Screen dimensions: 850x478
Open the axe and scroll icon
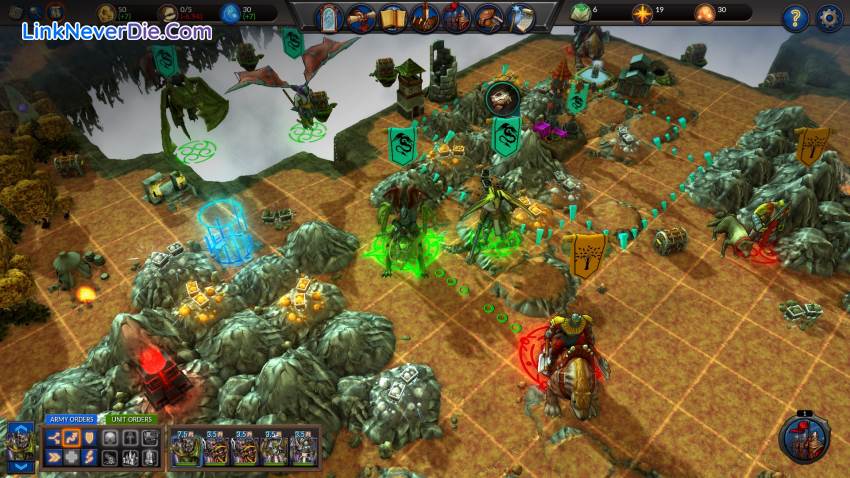click(x=520, y=17)
